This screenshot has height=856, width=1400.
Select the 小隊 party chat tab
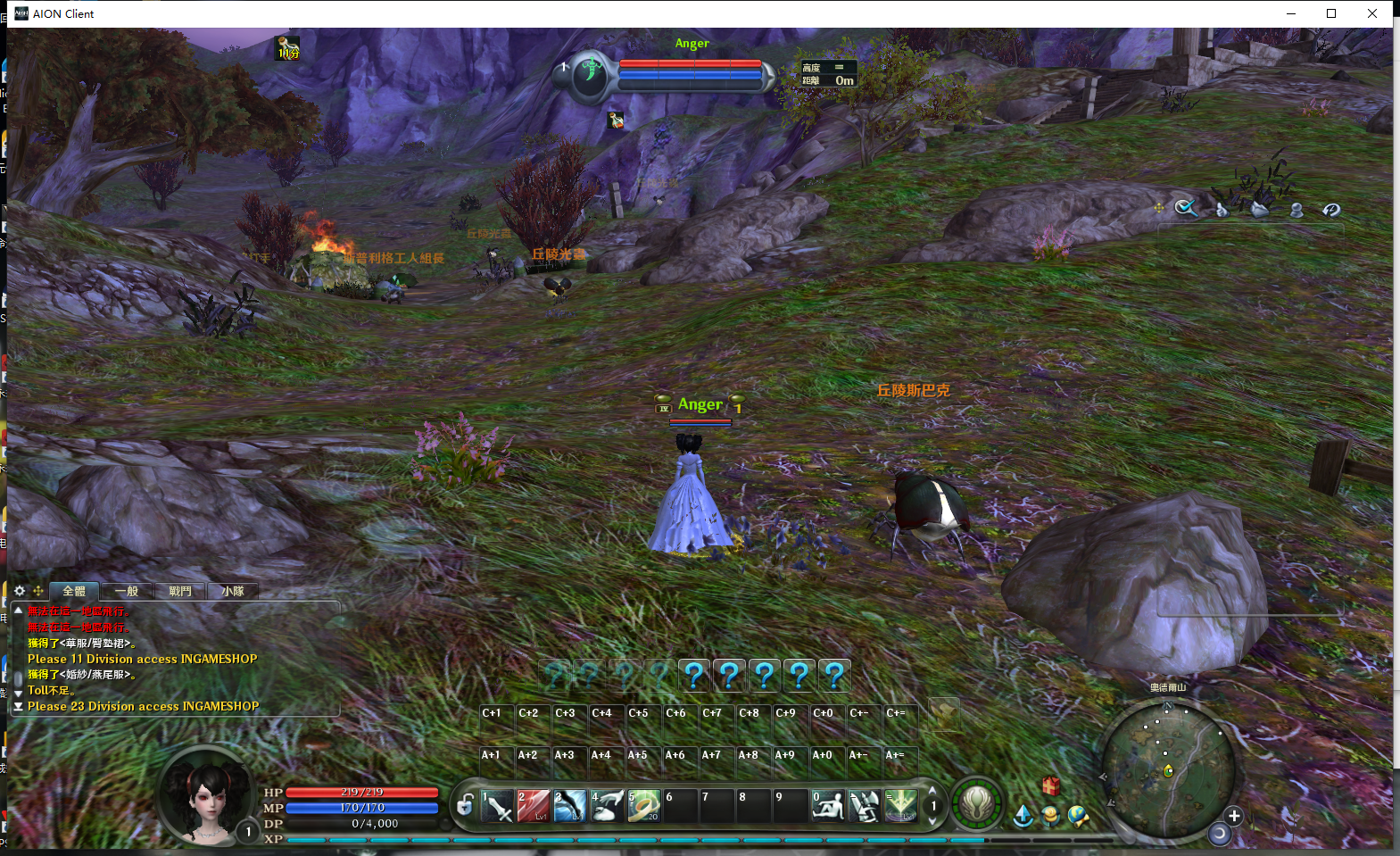[x=233, y=591]
